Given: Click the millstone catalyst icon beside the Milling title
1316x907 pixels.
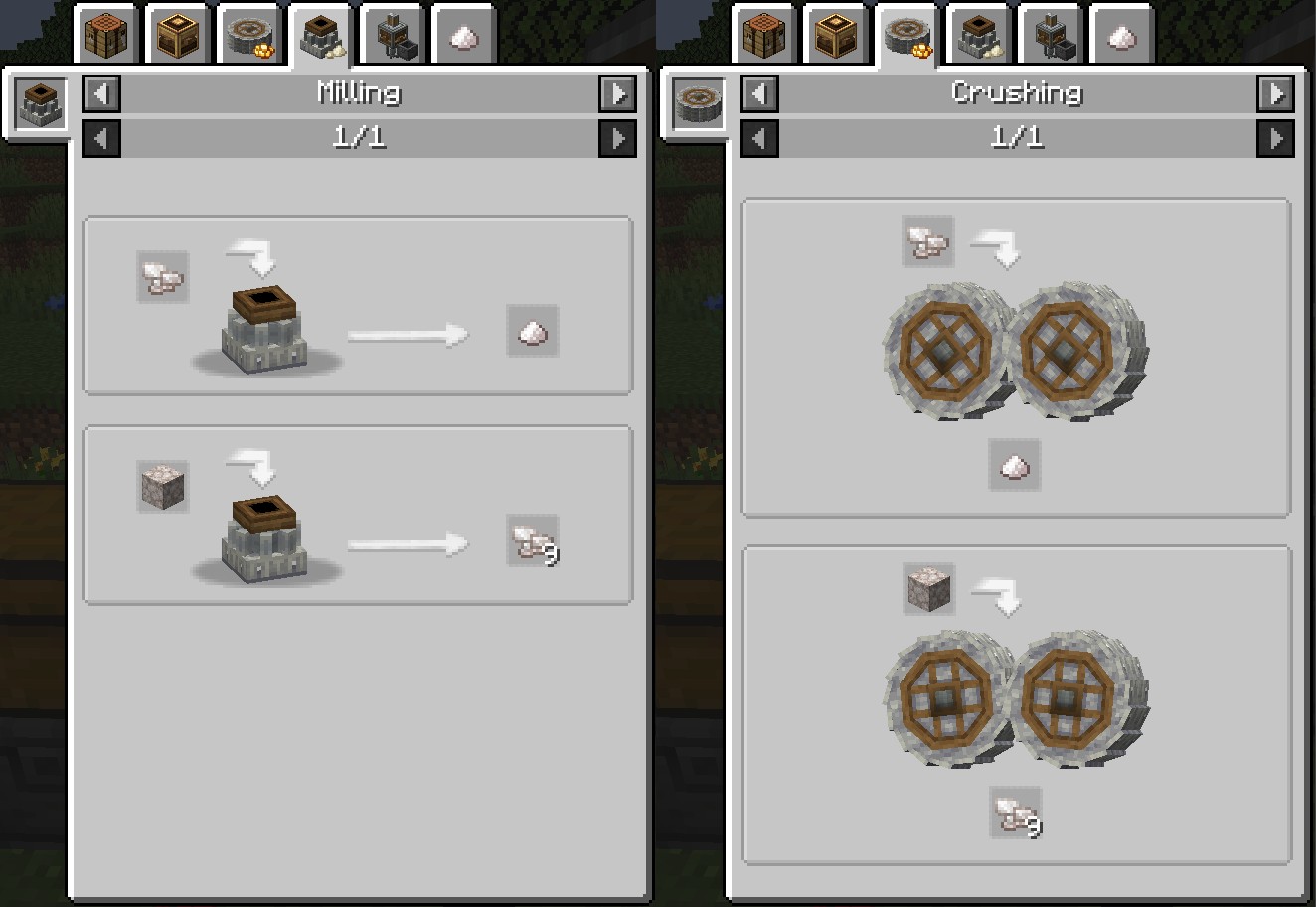Looking at the screenshot, I should [x=42, y=104].
